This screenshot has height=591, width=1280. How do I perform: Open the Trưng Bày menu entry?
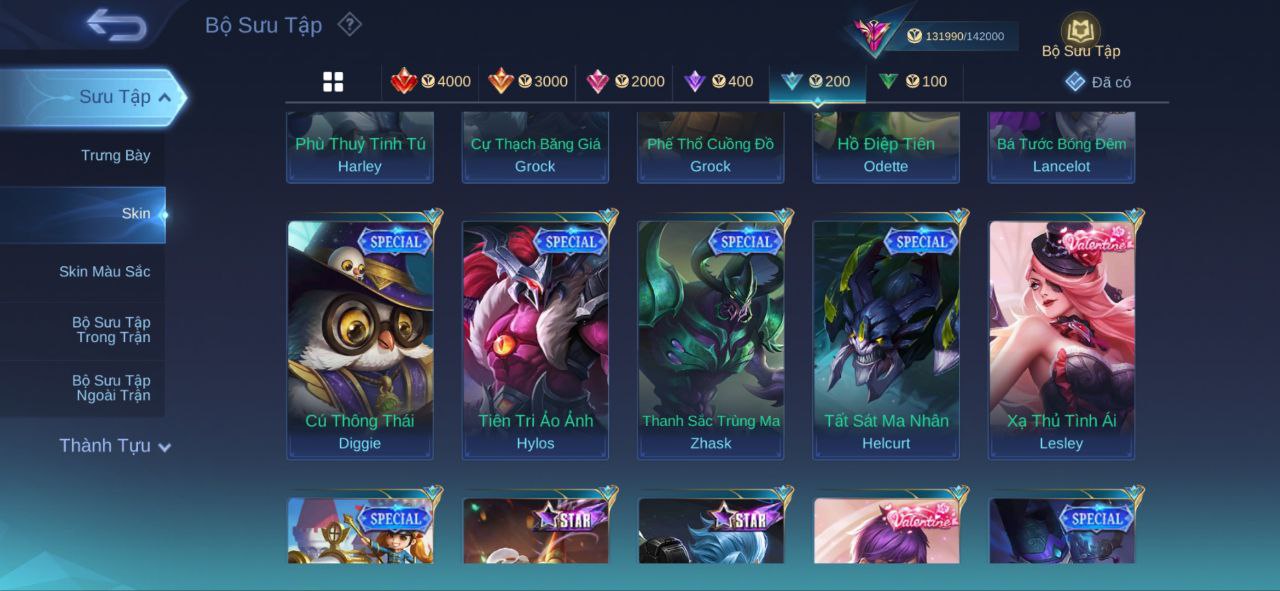tap(115, 155)
